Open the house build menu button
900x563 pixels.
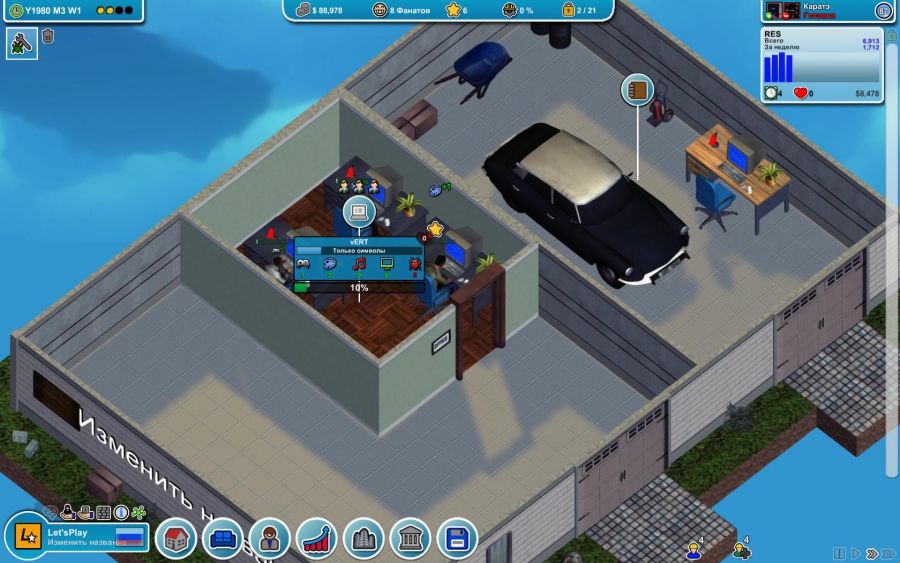pos(176,539)
